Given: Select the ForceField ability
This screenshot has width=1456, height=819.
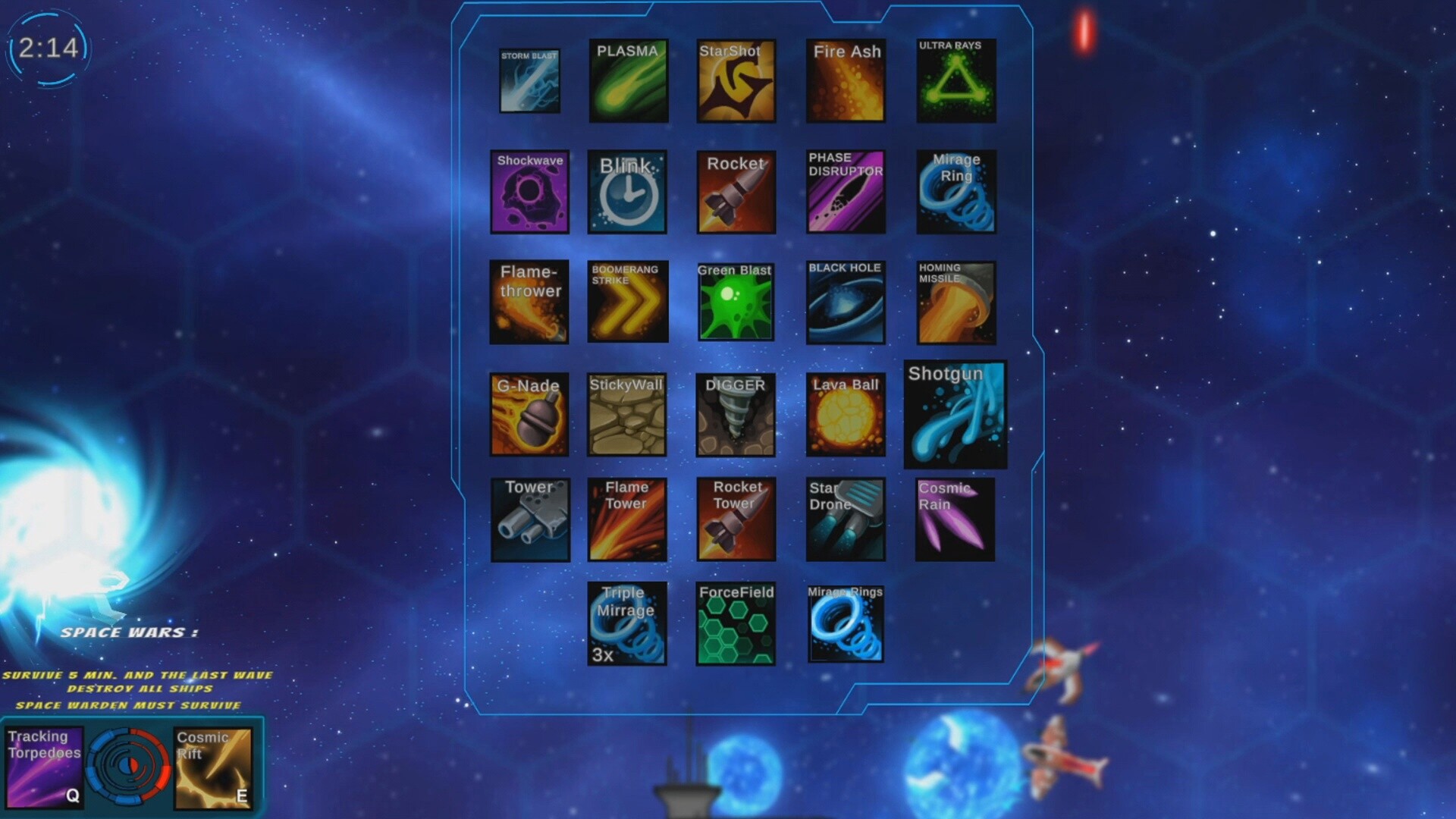Looking at the screenshot, I should click(736, 623).
